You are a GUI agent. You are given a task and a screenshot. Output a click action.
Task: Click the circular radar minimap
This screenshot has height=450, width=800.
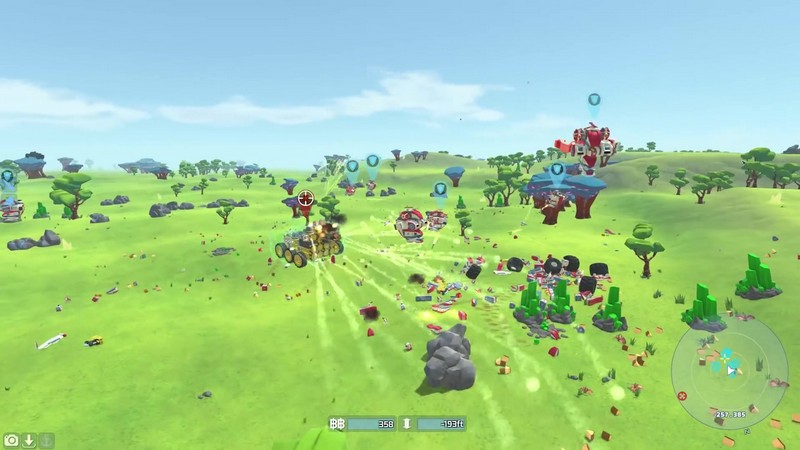click(731, 371)
